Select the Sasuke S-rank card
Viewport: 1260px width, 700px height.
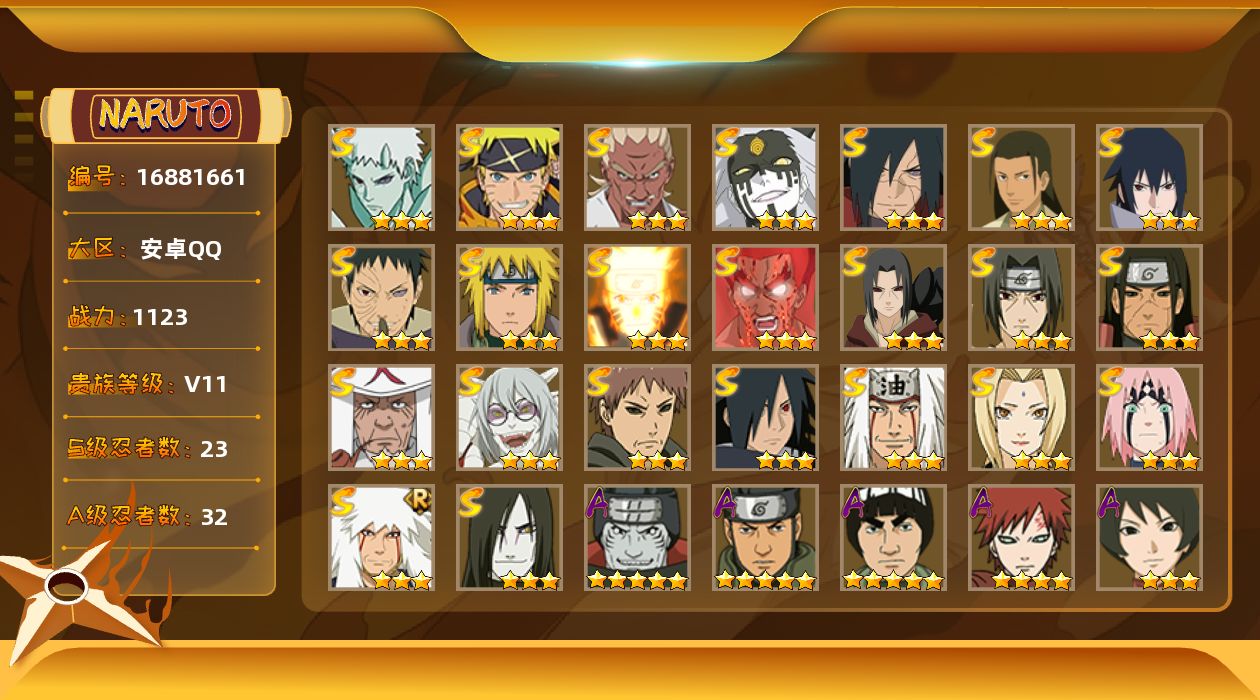click(1150, 177)
